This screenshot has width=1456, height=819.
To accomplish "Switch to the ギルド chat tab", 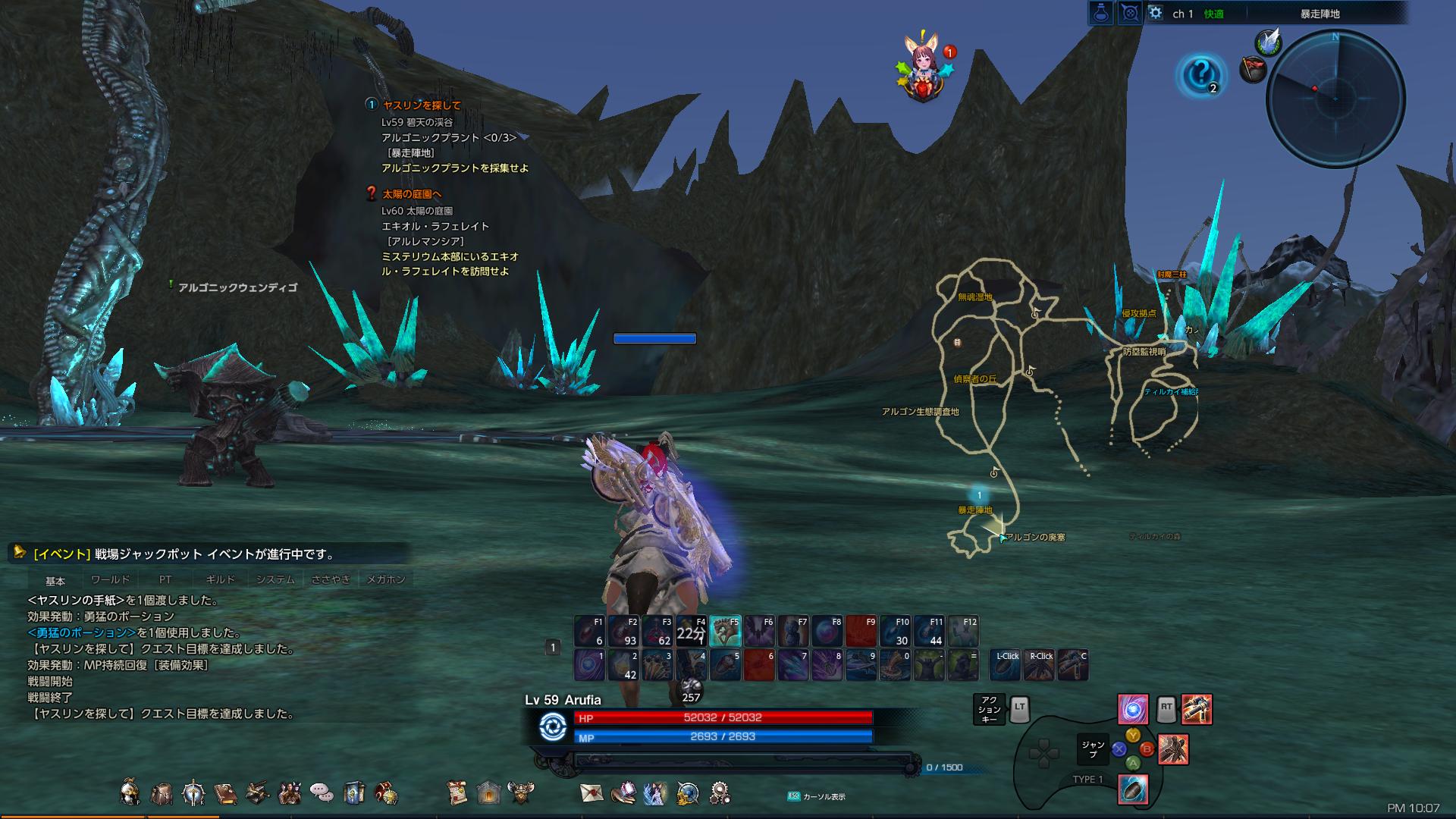I will [220, 580].
